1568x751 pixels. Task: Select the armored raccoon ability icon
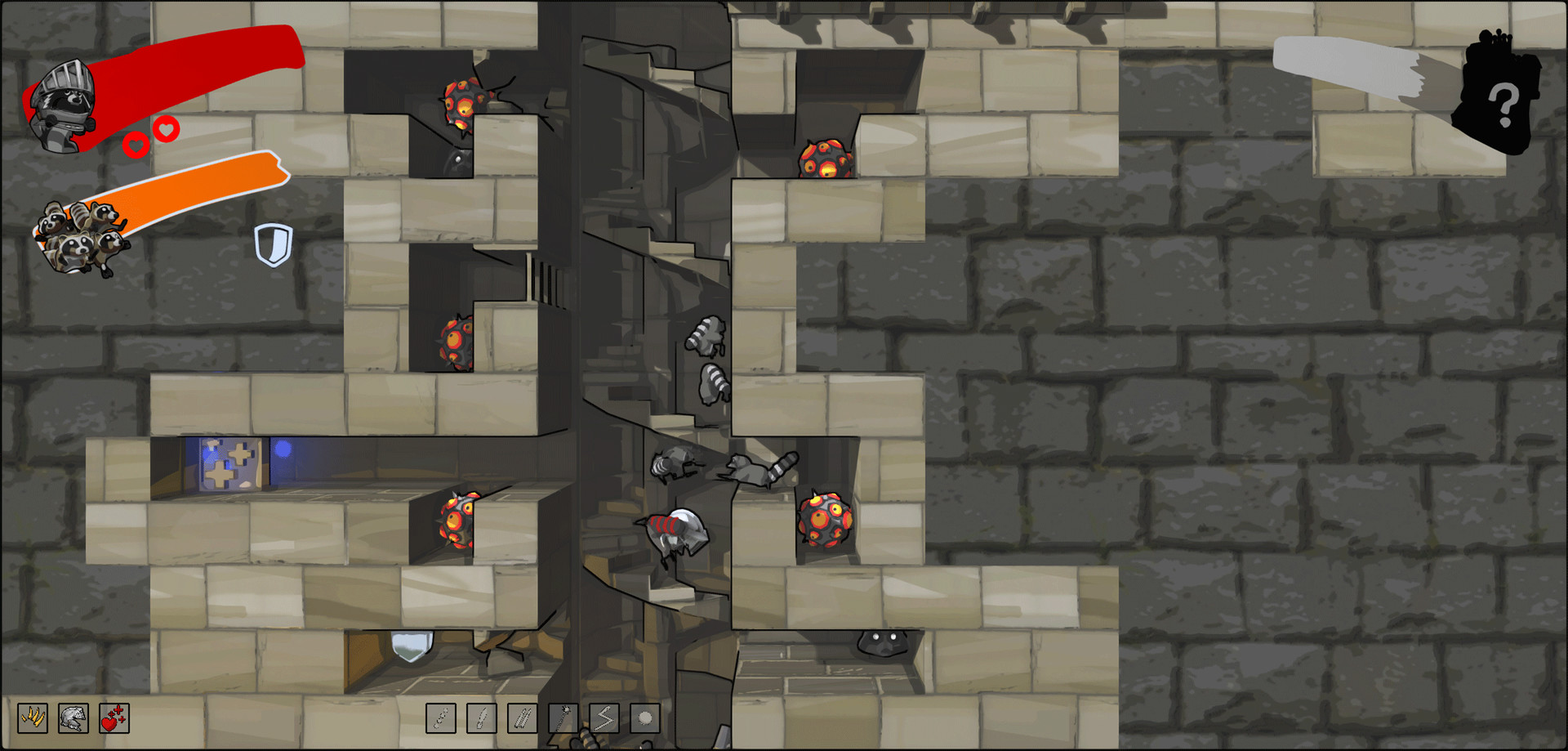click(72, 720)
